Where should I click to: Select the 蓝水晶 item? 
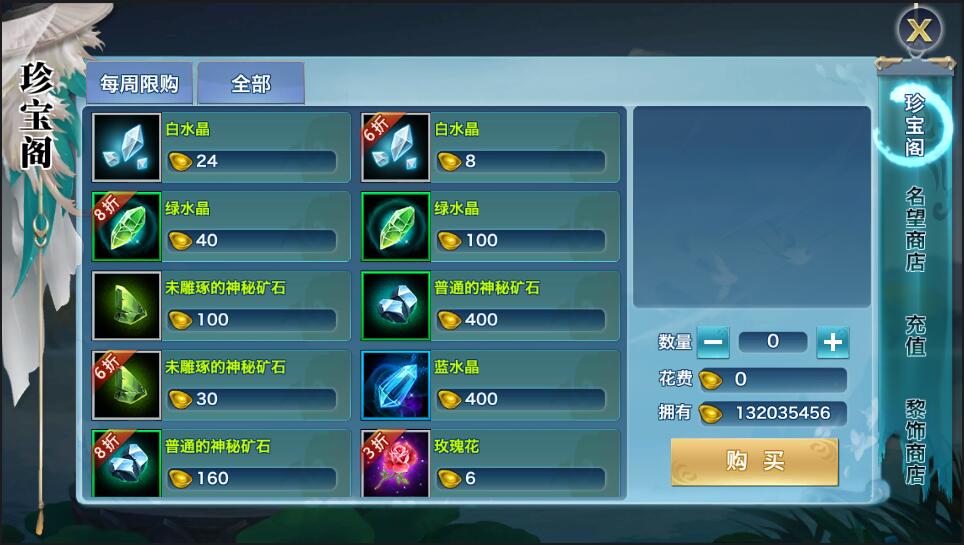490,384
